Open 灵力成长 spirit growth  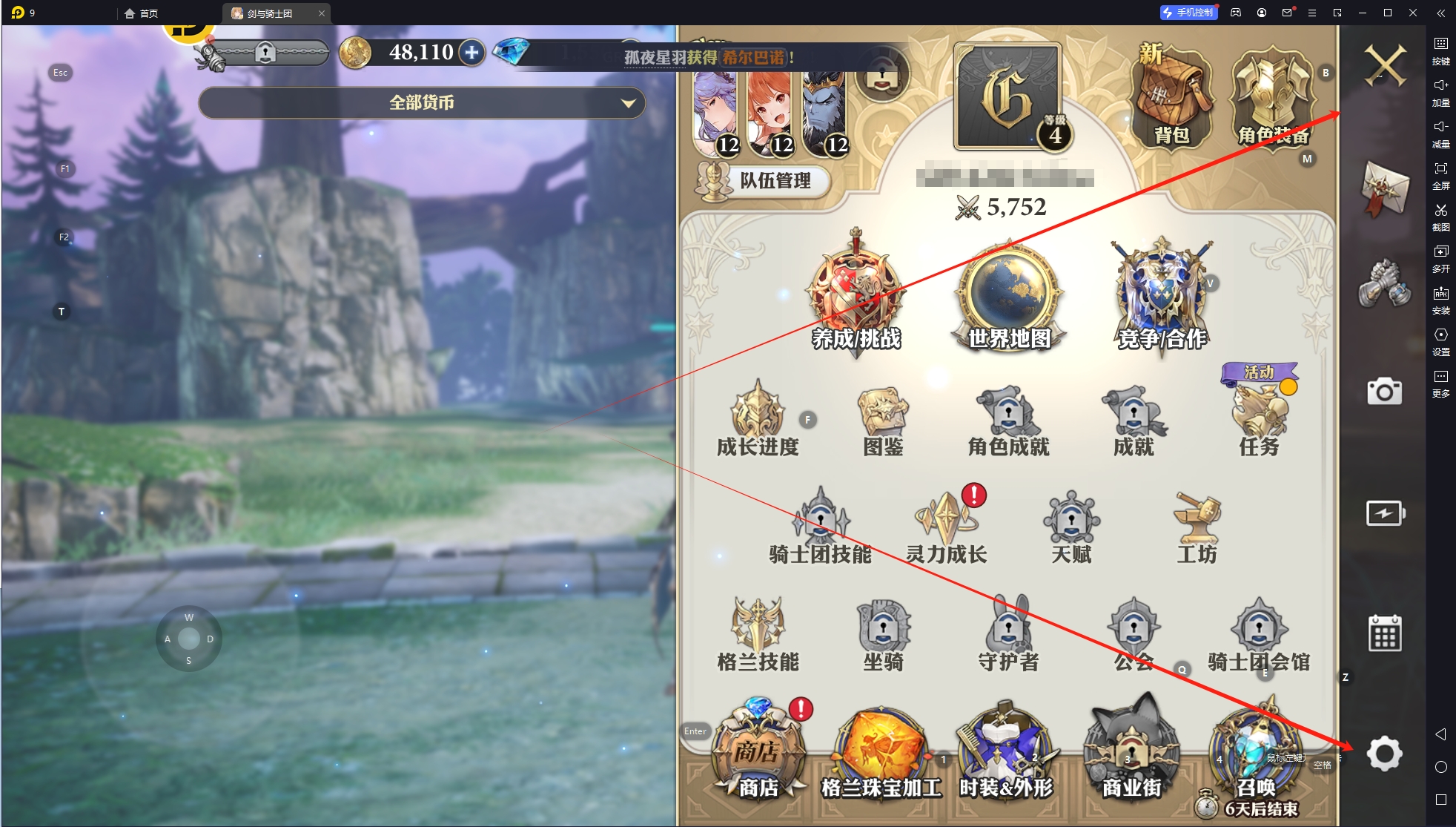946,527
